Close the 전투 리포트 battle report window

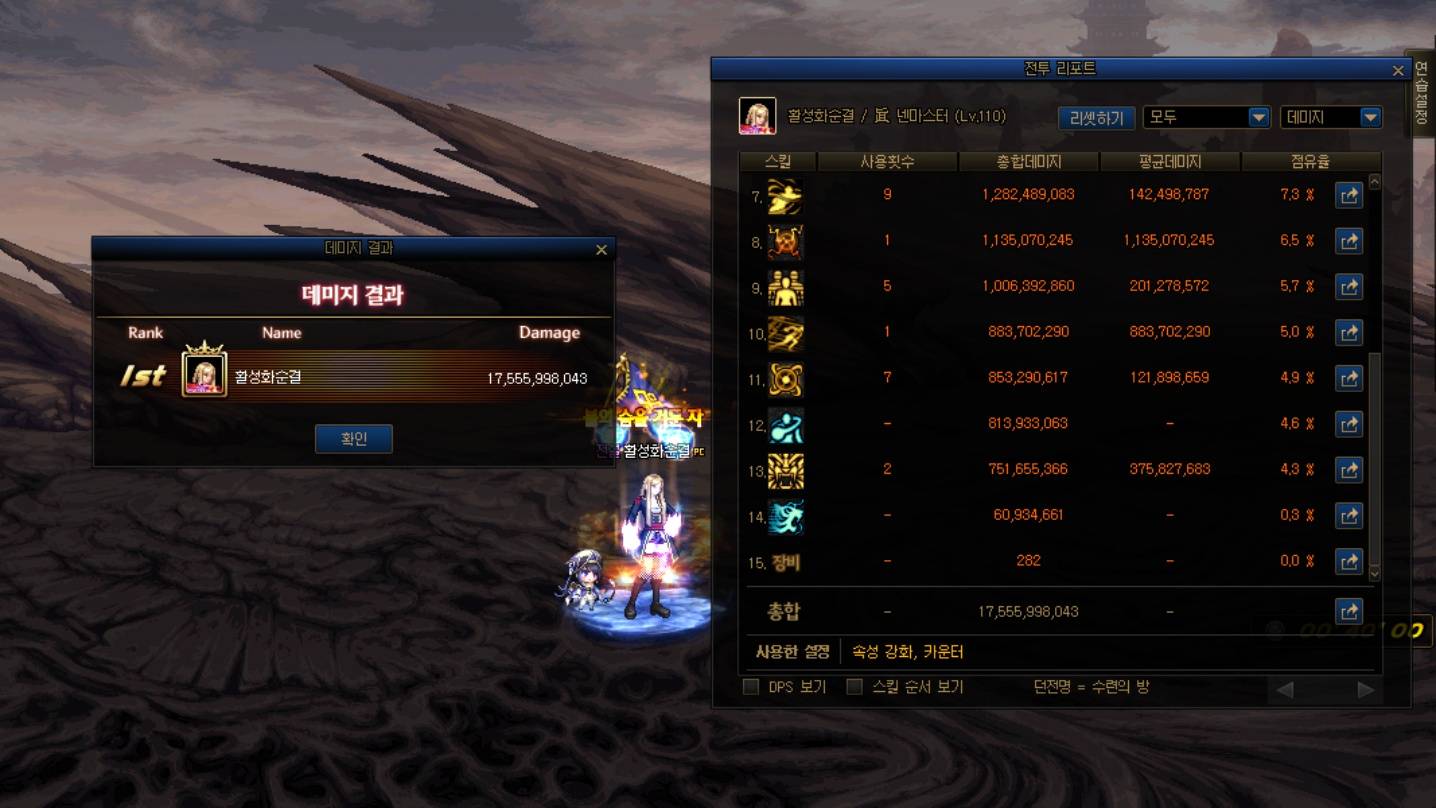(1398, 70)
